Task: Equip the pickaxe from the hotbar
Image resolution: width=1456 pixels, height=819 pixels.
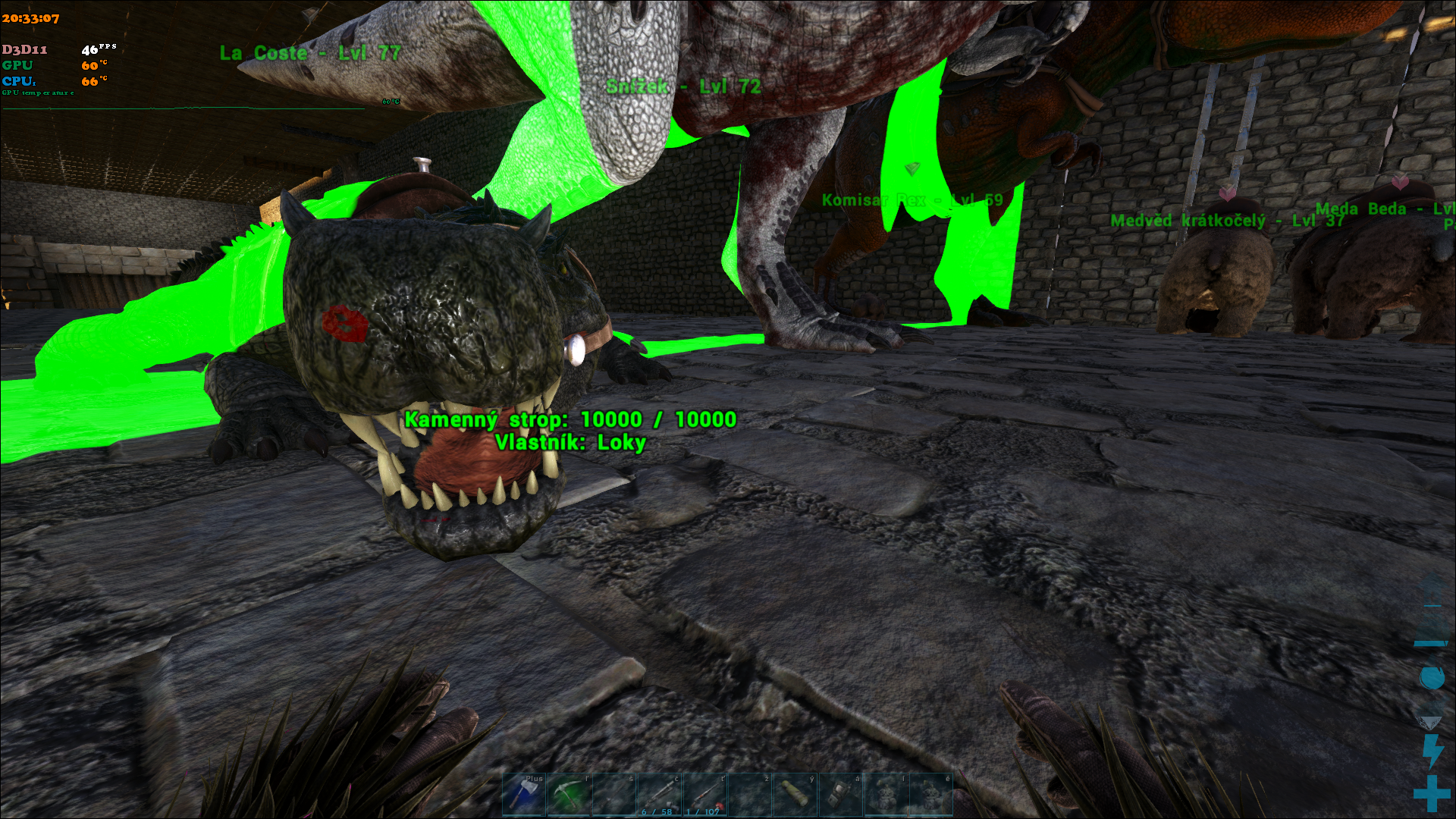Action: [569, 794]
